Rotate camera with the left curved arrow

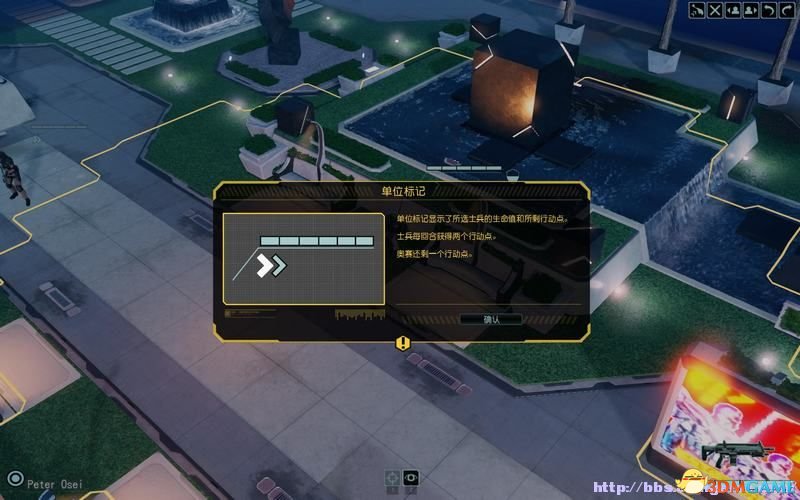[x=767, y=11]
